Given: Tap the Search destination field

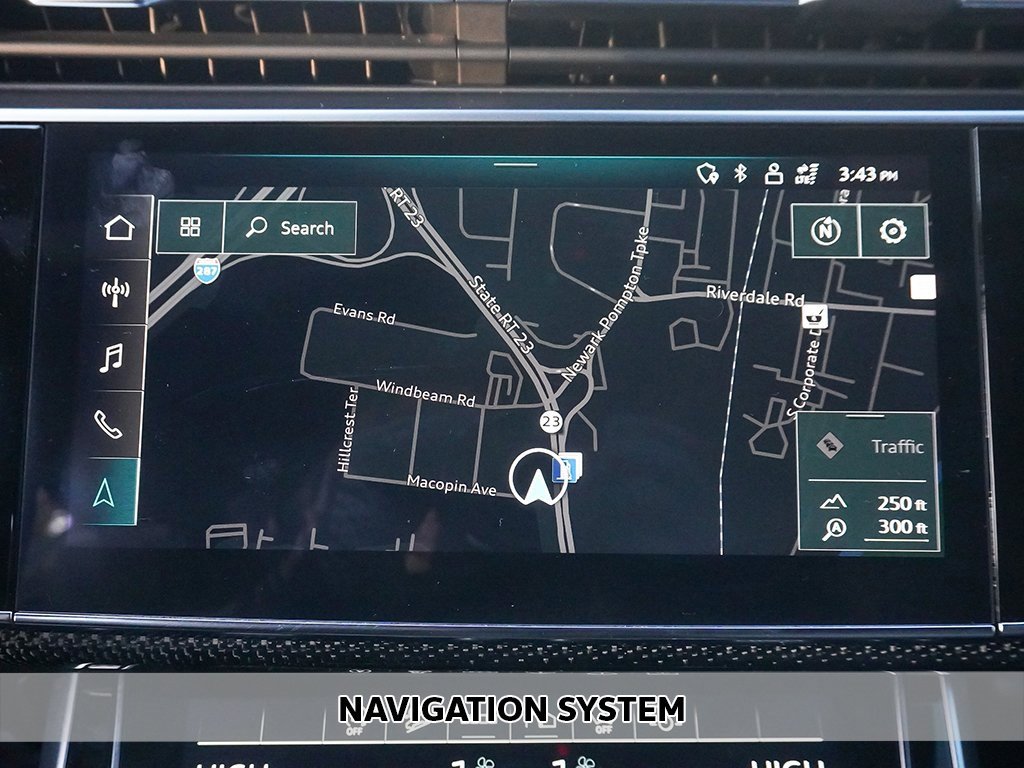Looking at the screenshot, I should pos(290,228).
